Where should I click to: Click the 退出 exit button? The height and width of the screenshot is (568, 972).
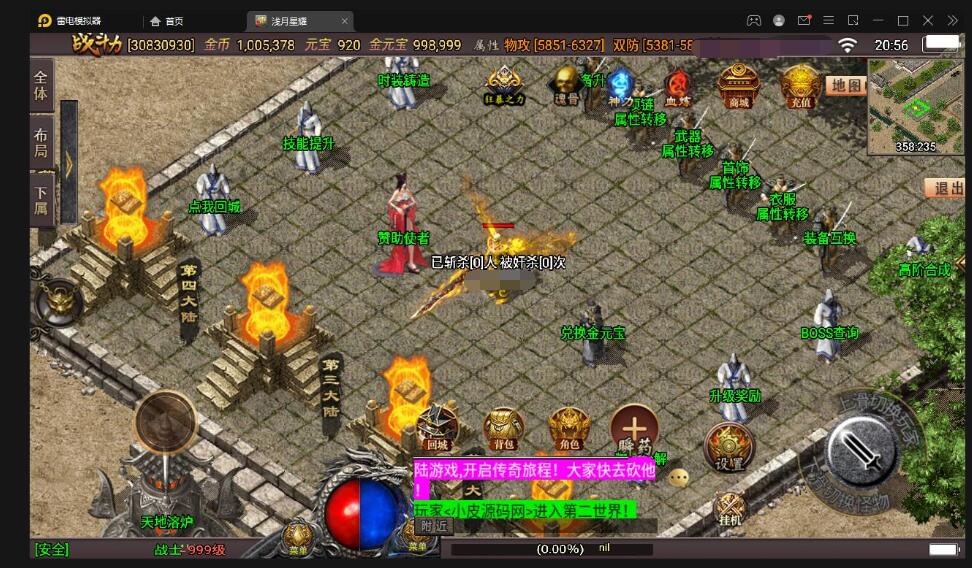click(945, 188)
